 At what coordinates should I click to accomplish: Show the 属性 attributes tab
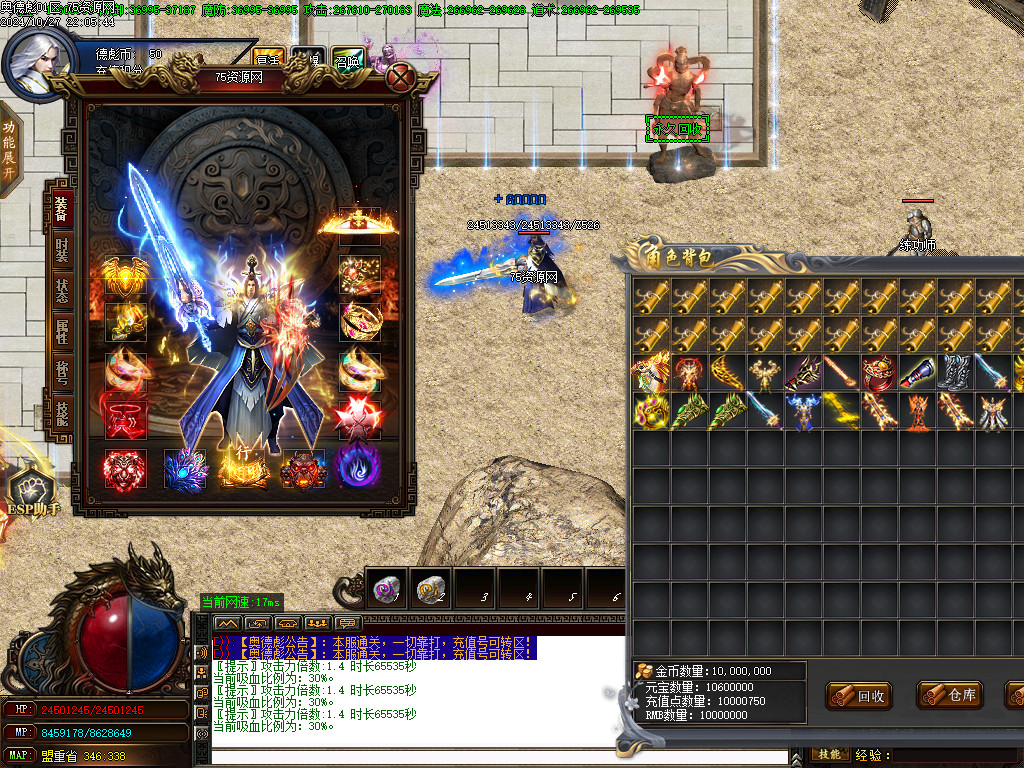pos(62,331)
